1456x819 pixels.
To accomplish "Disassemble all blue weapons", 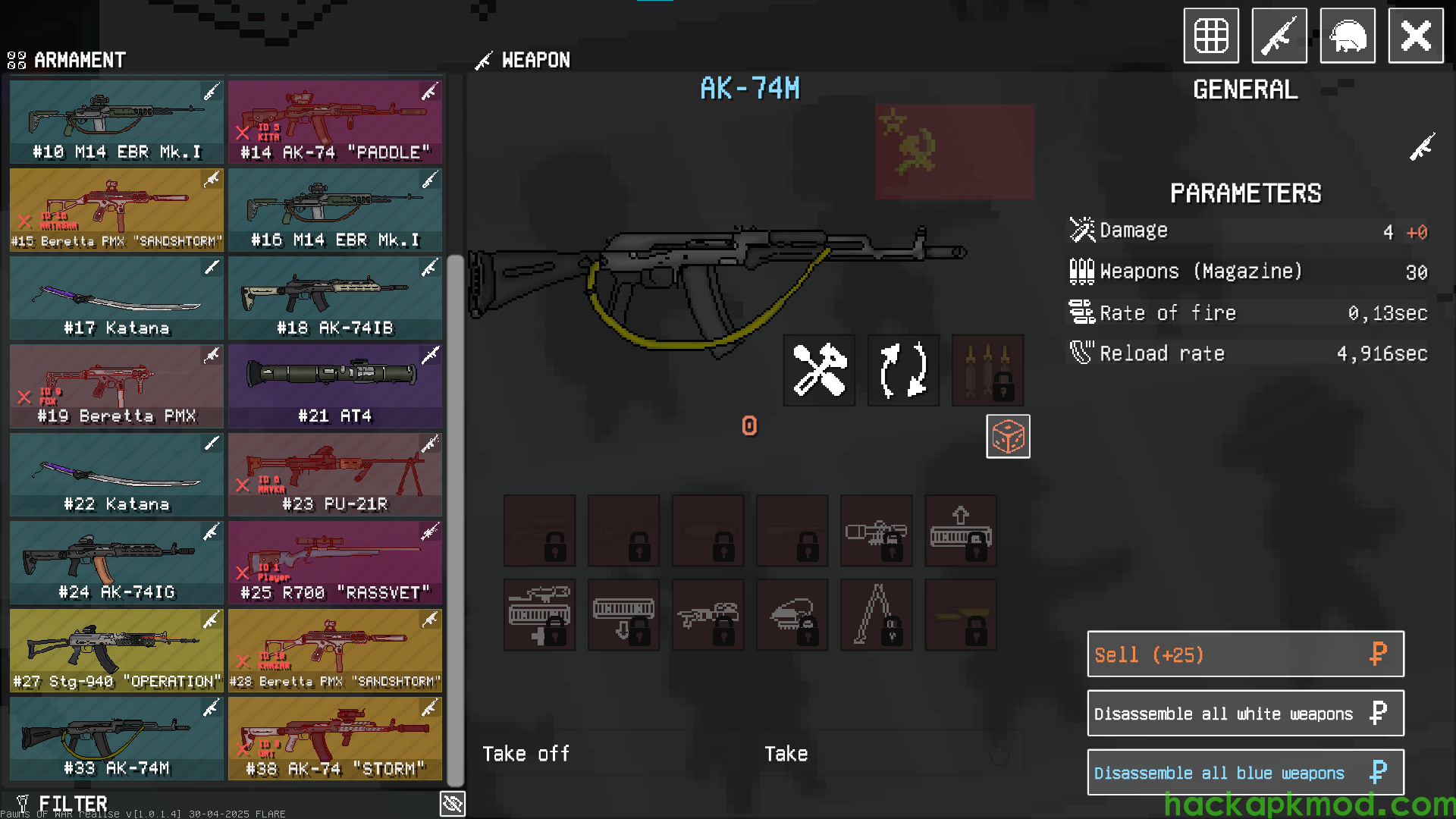I will coord(1245,772).
